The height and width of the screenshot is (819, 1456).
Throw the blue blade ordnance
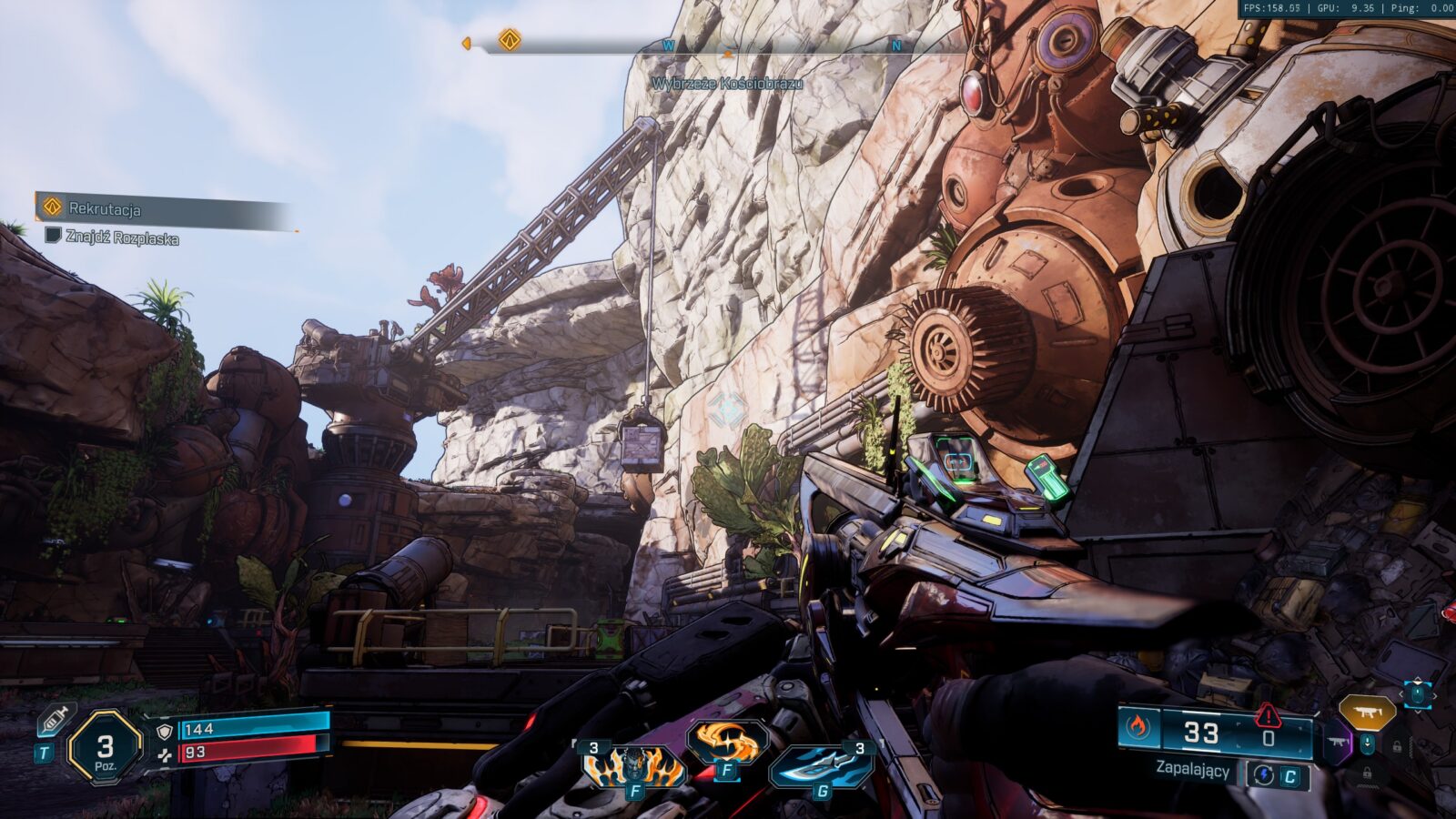(819, 765)
